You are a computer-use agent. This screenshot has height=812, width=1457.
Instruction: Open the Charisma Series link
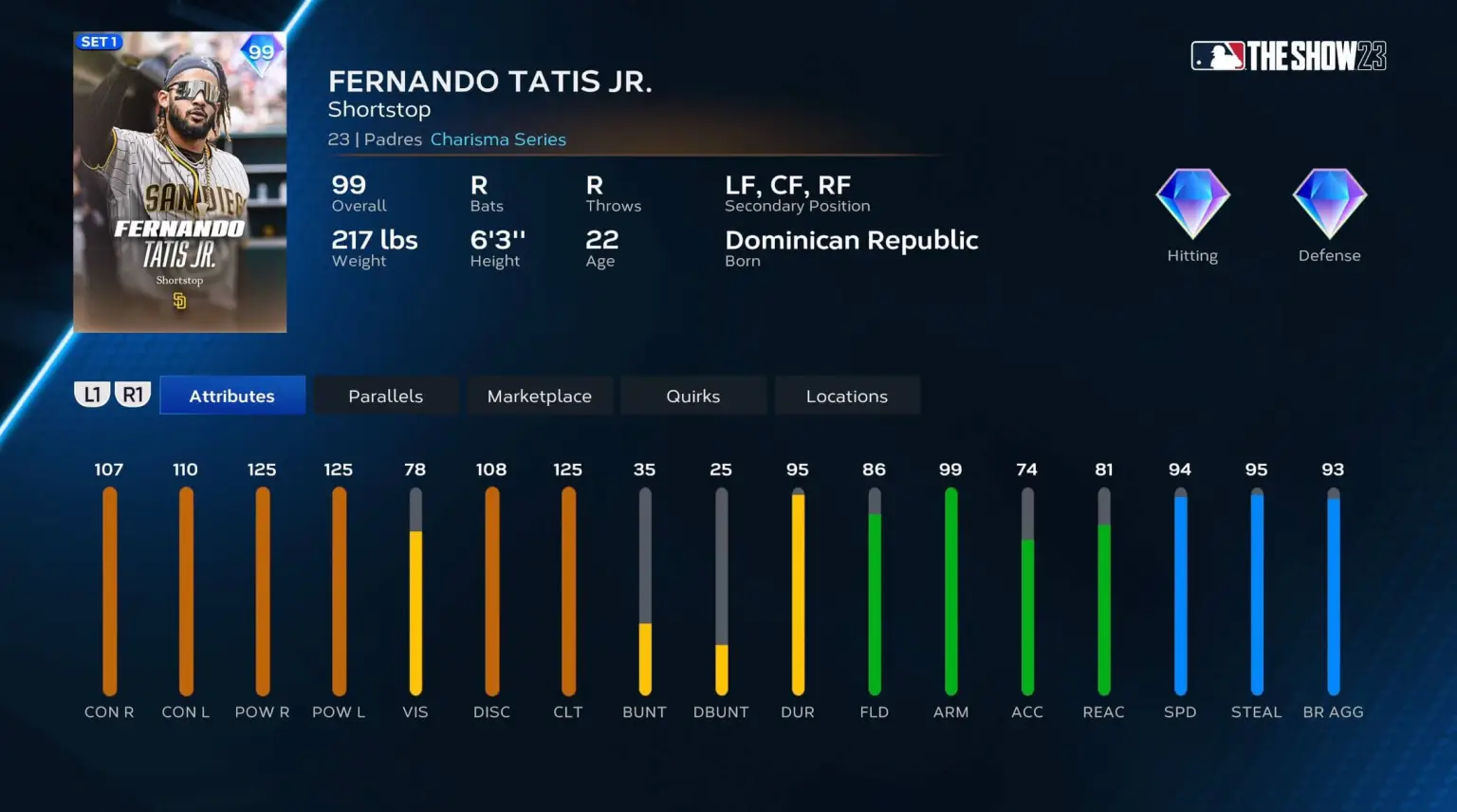(x=499, y=138)
